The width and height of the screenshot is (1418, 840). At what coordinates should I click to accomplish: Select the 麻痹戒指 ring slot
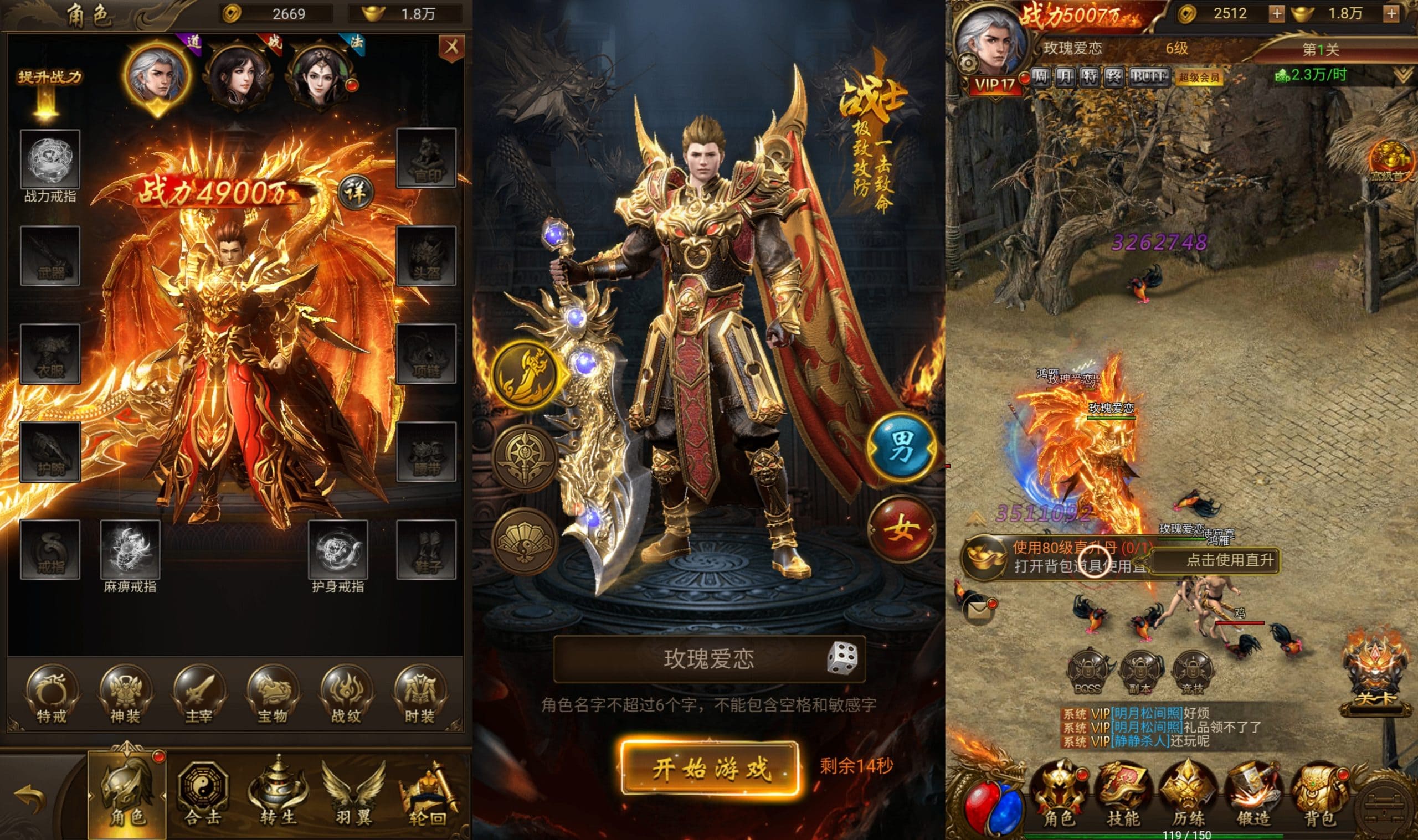tap(130, 550)
